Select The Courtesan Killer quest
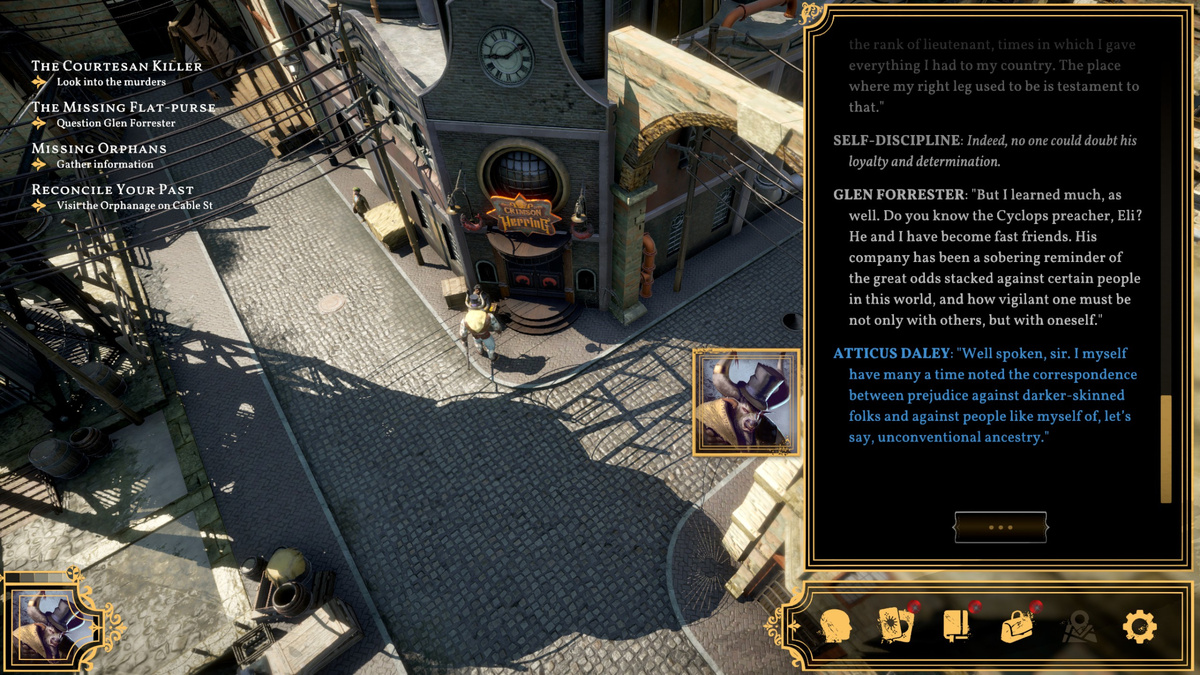The width and height of the screenshot is (1200, 675). click(117, 66)
